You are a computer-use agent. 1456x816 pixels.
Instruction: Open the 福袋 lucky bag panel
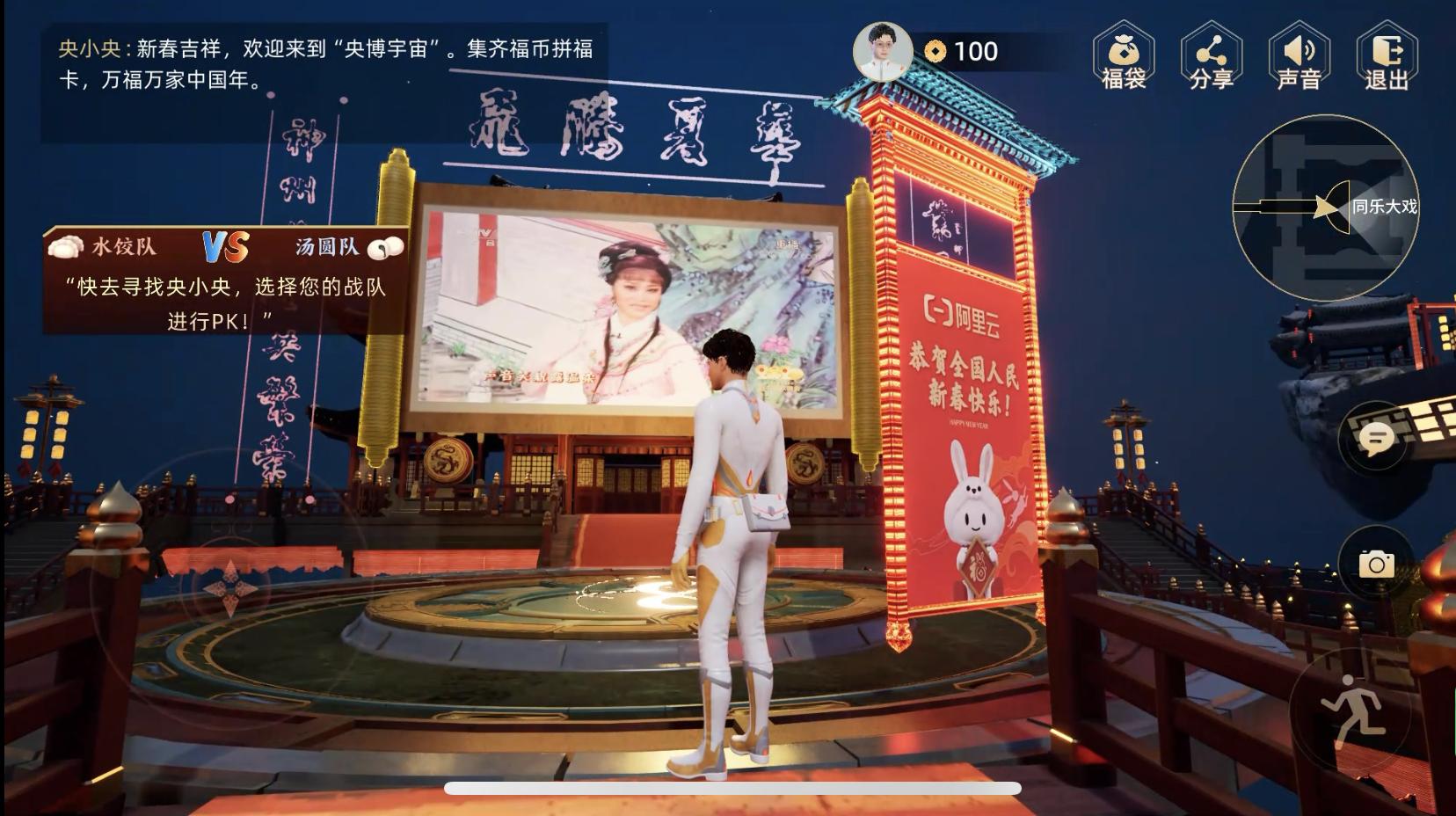point(1124,55)
